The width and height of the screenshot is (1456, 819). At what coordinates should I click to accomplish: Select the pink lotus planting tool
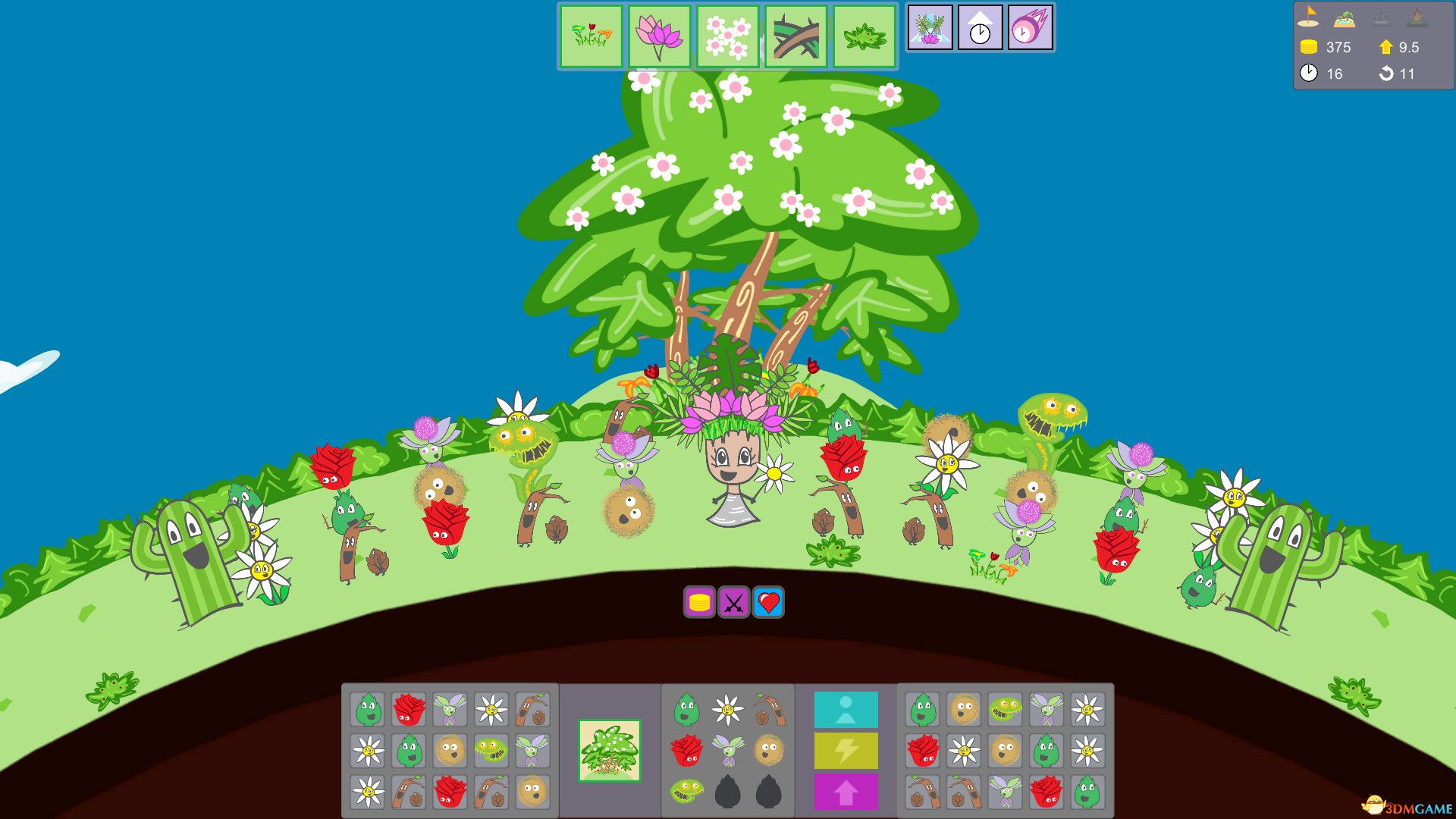click(661, 36)
